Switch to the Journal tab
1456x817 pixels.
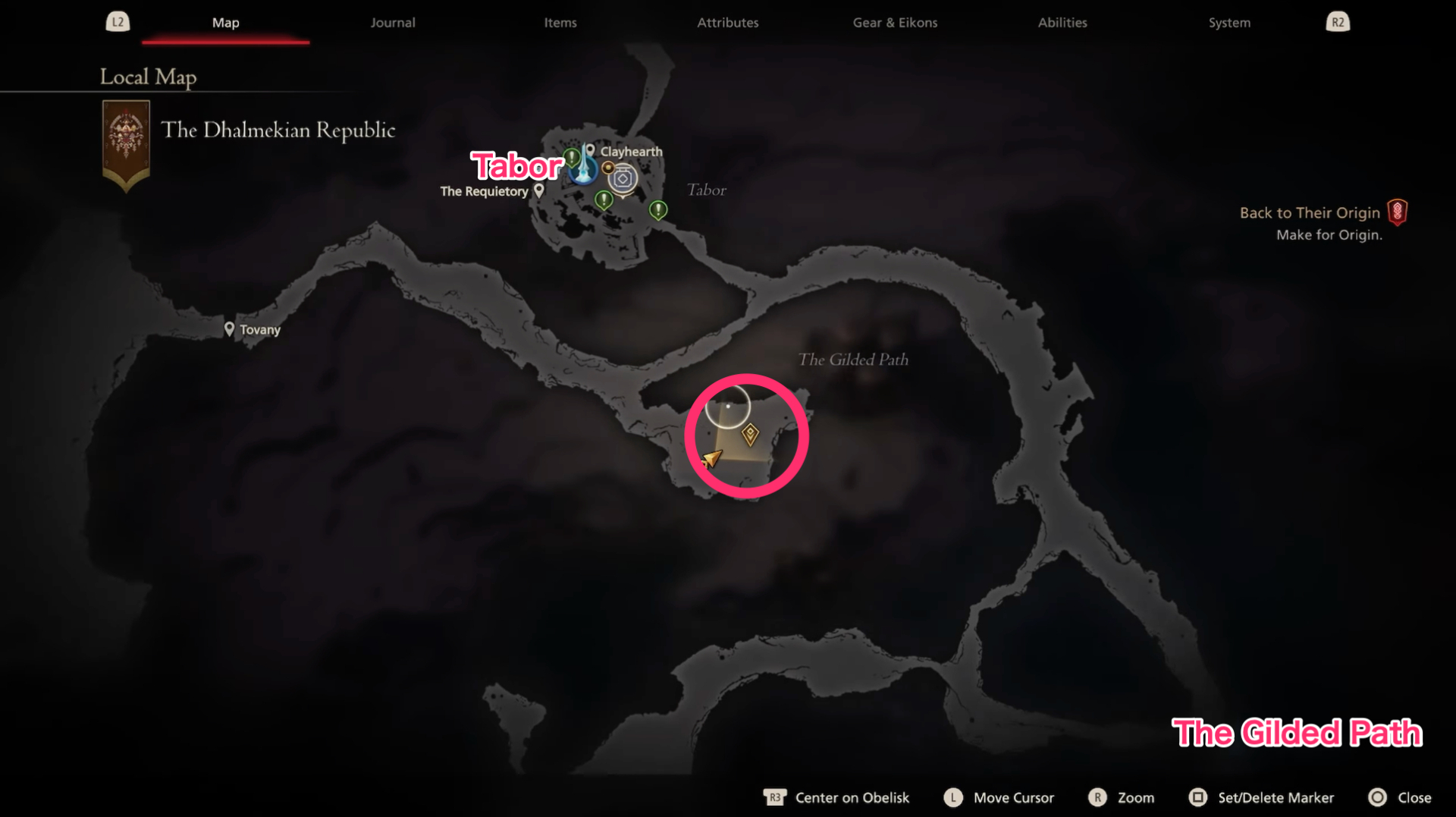click(x=392, y=23)
